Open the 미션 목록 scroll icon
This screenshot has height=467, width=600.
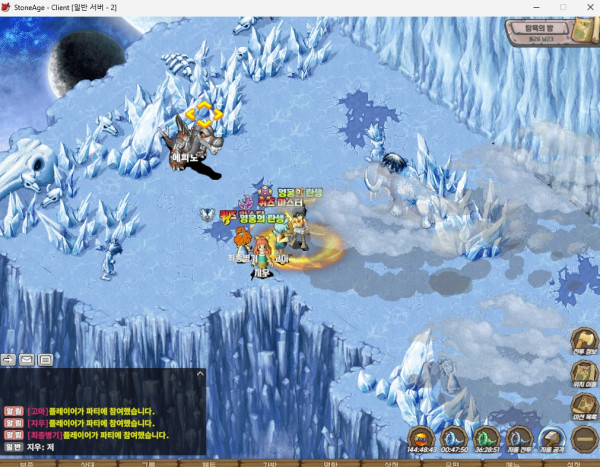click(584, 406)
